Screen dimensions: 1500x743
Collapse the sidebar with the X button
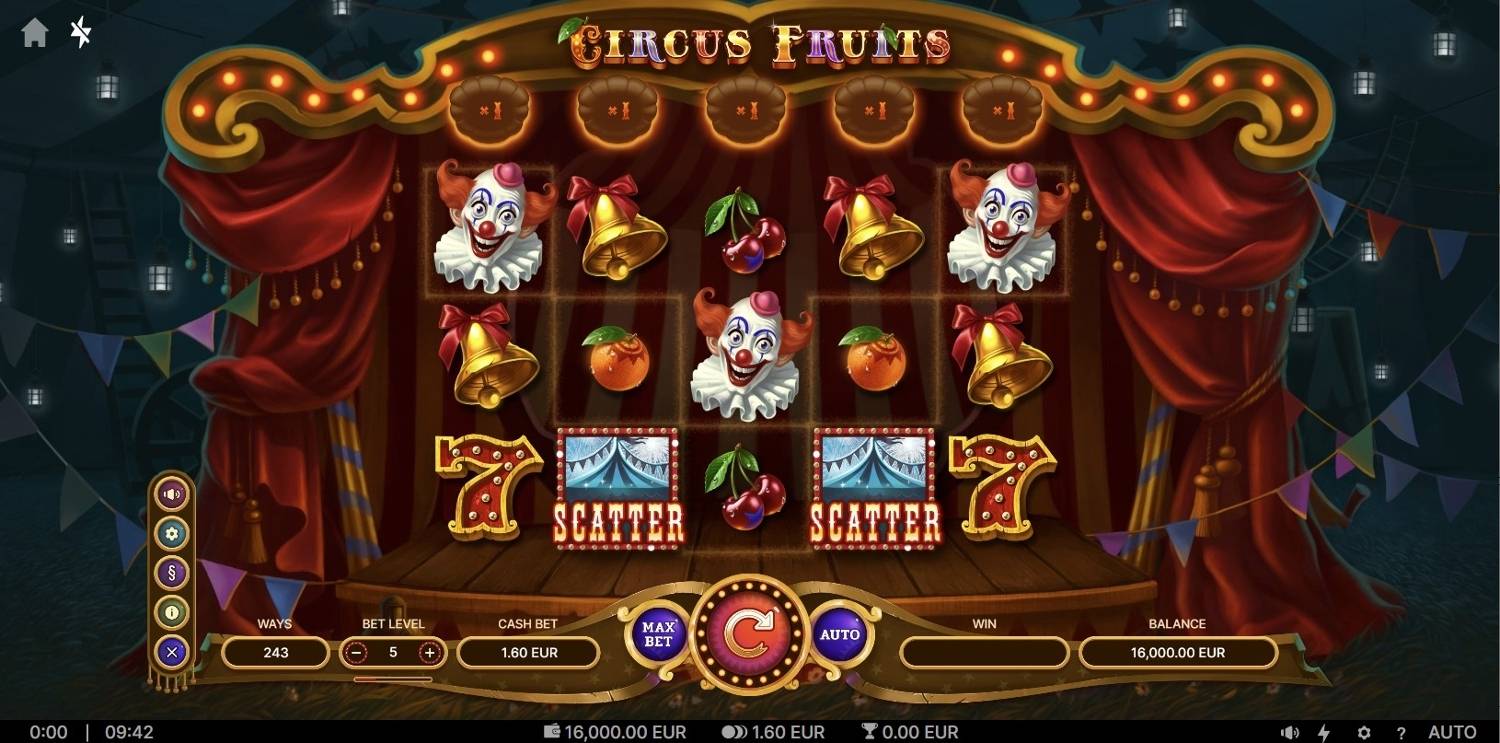pyautogui.click(x=170, y=651)
